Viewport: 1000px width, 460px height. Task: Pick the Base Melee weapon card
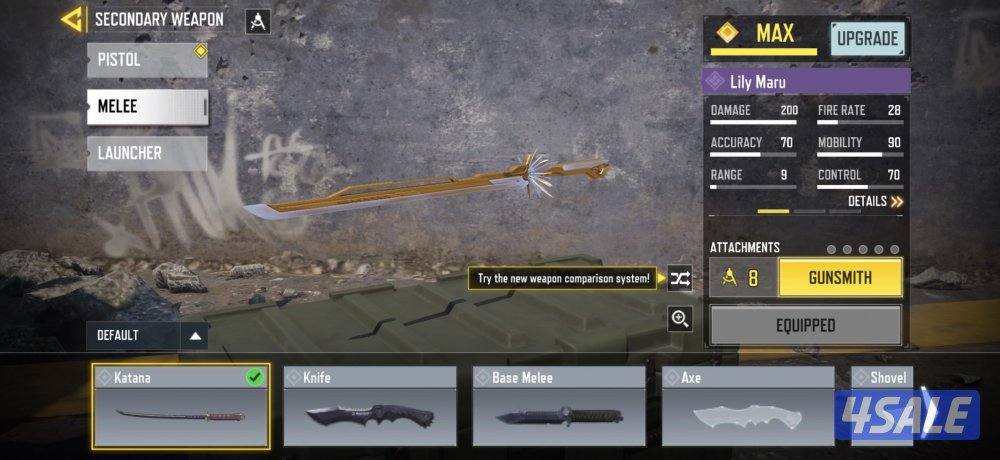pos(559,407)
